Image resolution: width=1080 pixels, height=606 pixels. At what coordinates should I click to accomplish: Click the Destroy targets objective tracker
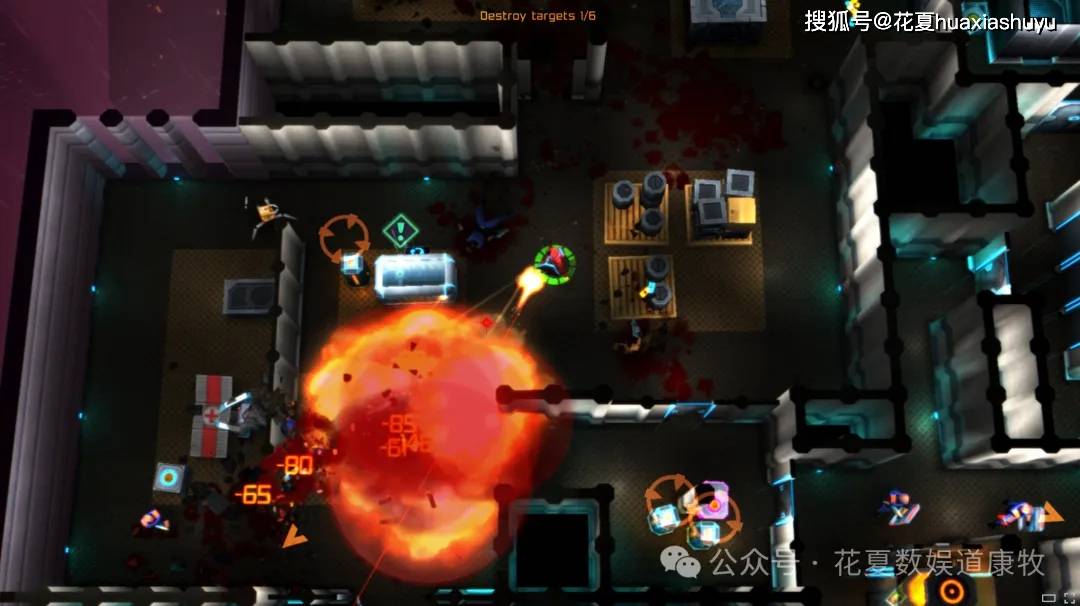click(x=537, y=16)
